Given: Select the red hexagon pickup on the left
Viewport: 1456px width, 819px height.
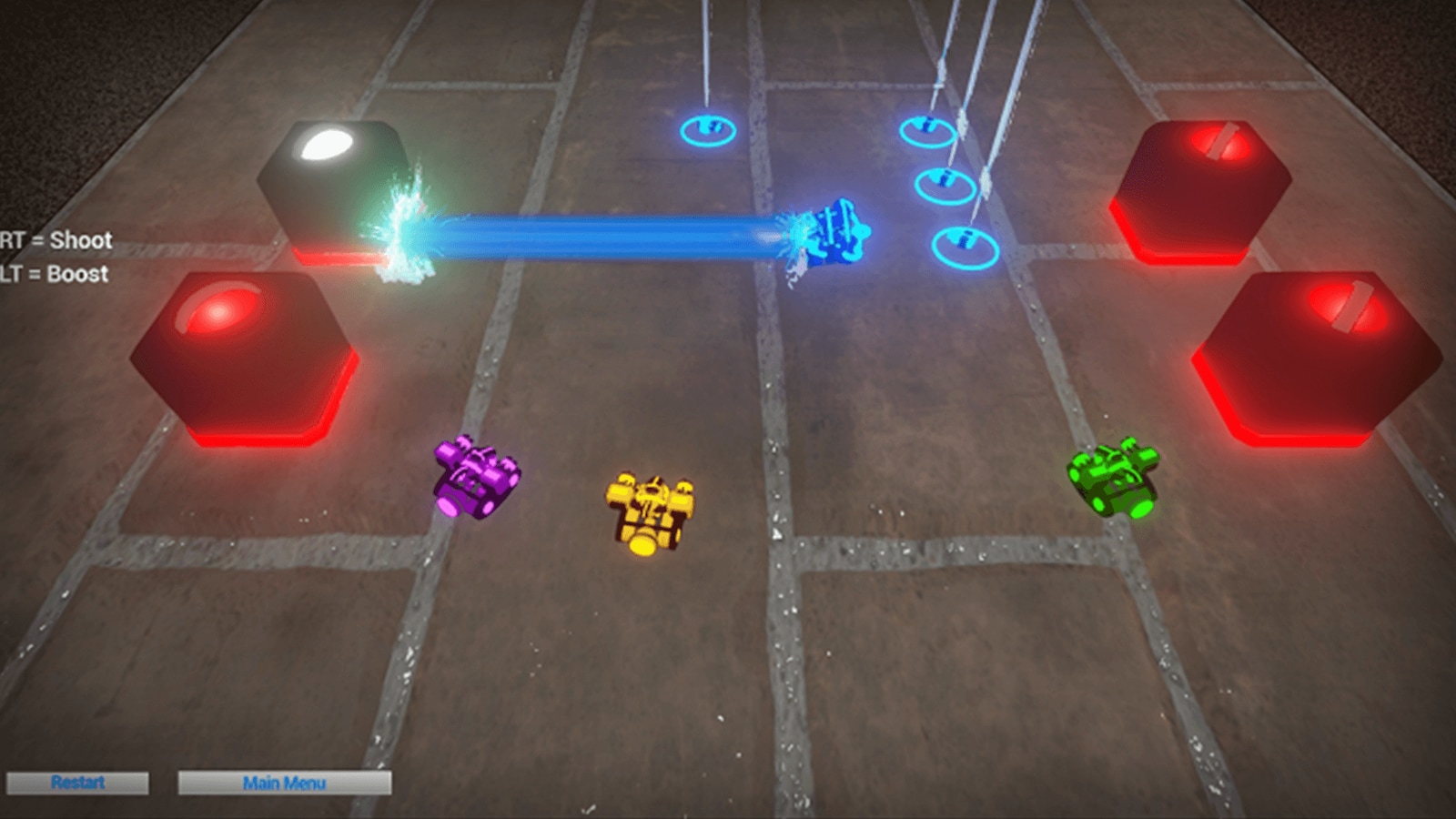Looking at the screenshot, I should [246, 355].
